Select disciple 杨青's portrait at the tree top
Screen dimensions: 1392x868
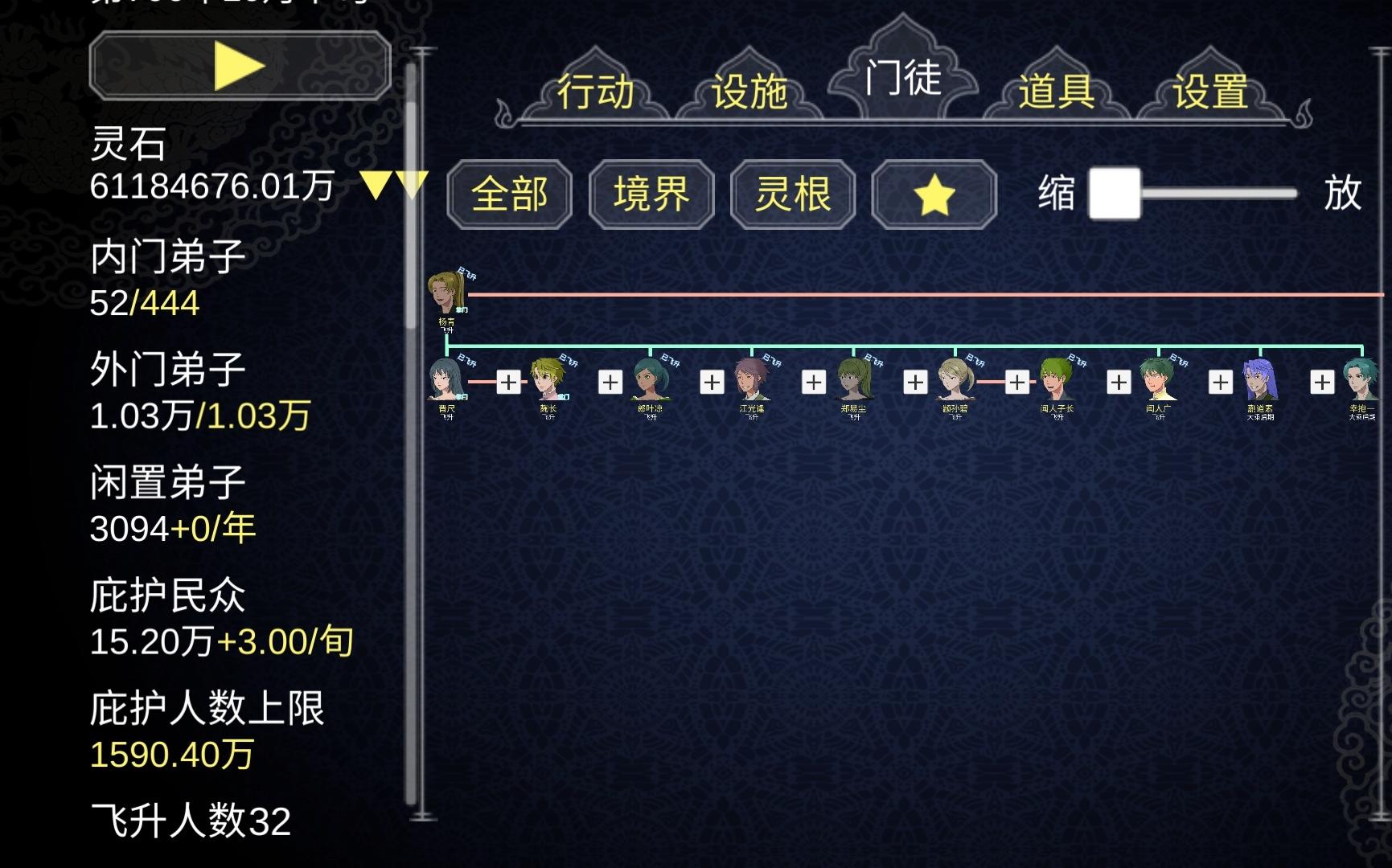pyautogui.click(x=446, y=293)
